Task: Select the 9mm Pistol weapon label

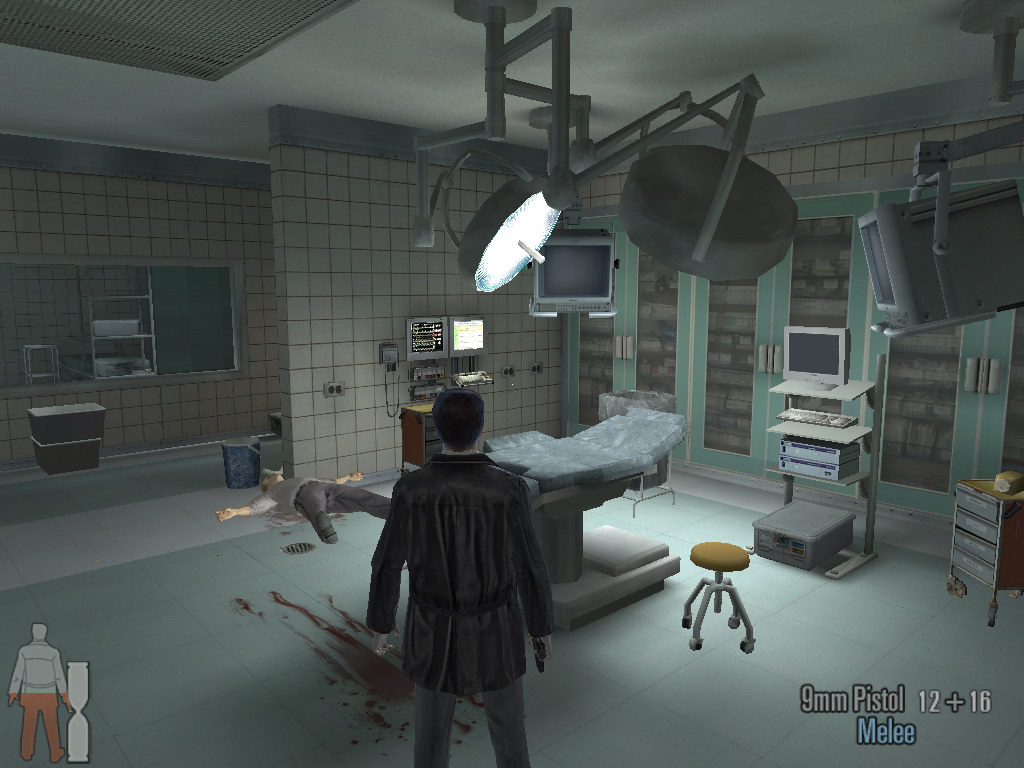Action: pyautogui.click(x=852, y=699)
